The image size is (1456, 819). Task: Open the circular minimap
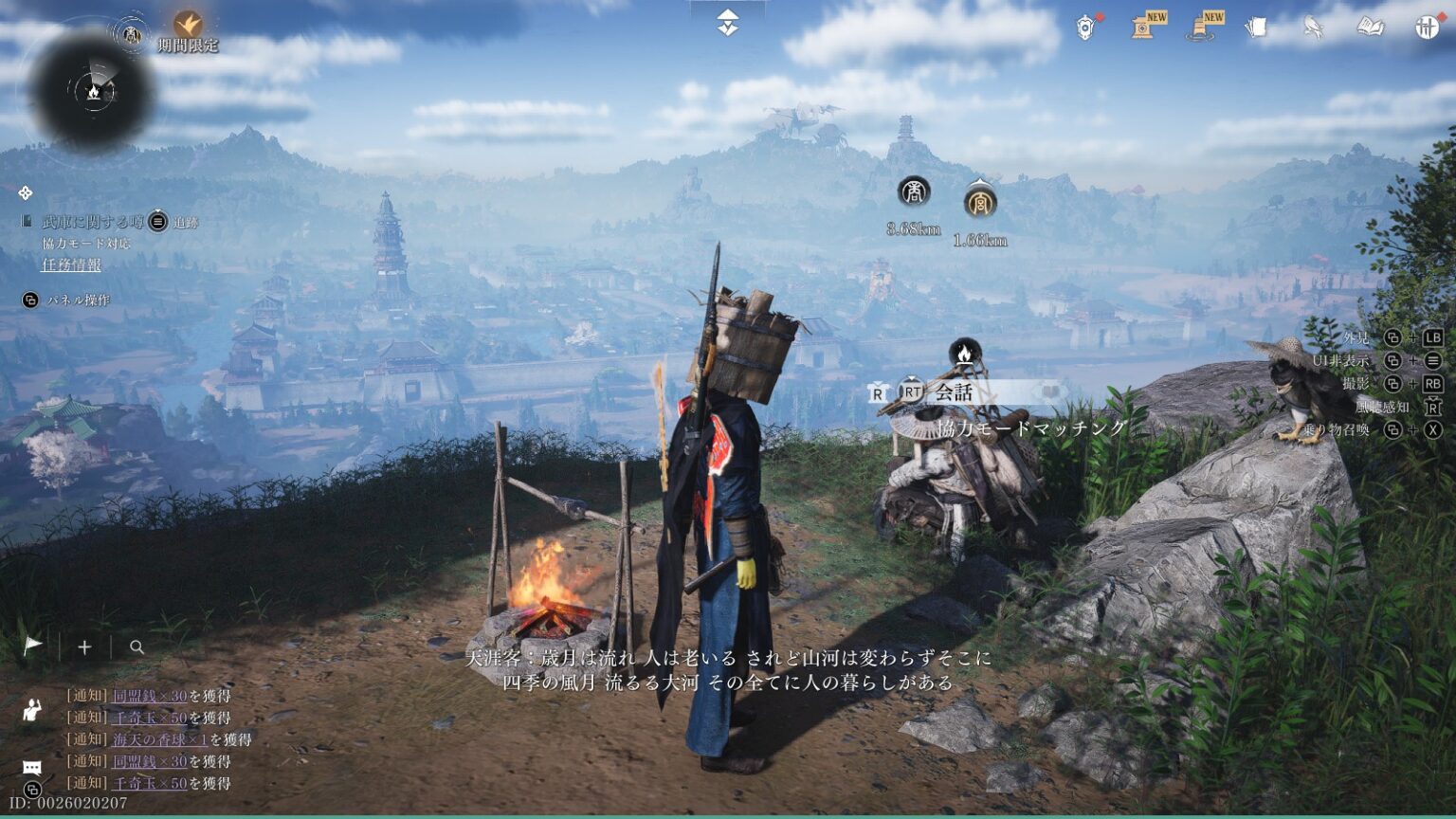pos(92,92)
